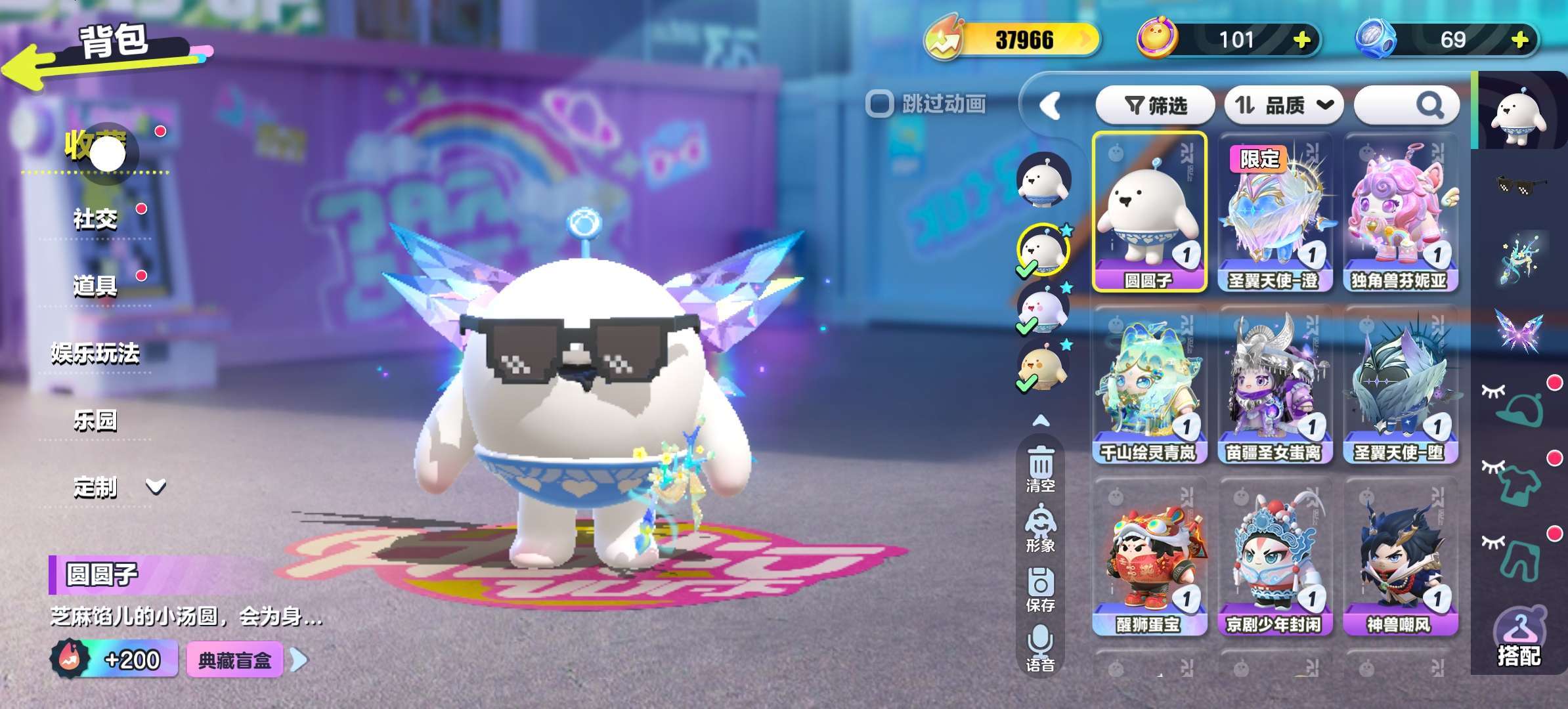1568x709 pixels.
Task: Click the search field with magnifier
Action: coord(1406,105)
